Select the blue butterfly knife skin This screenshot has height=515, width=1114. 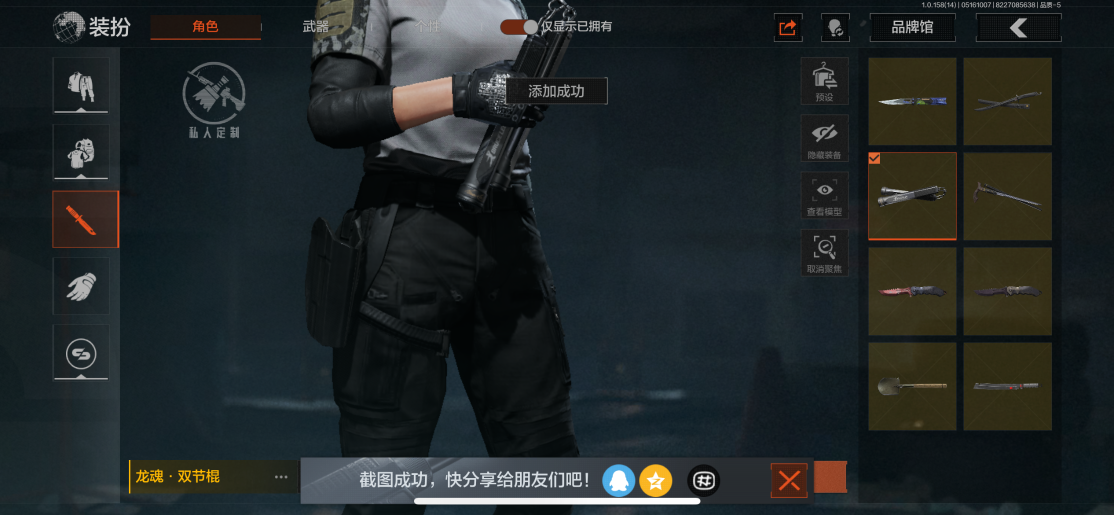(912, 101)
